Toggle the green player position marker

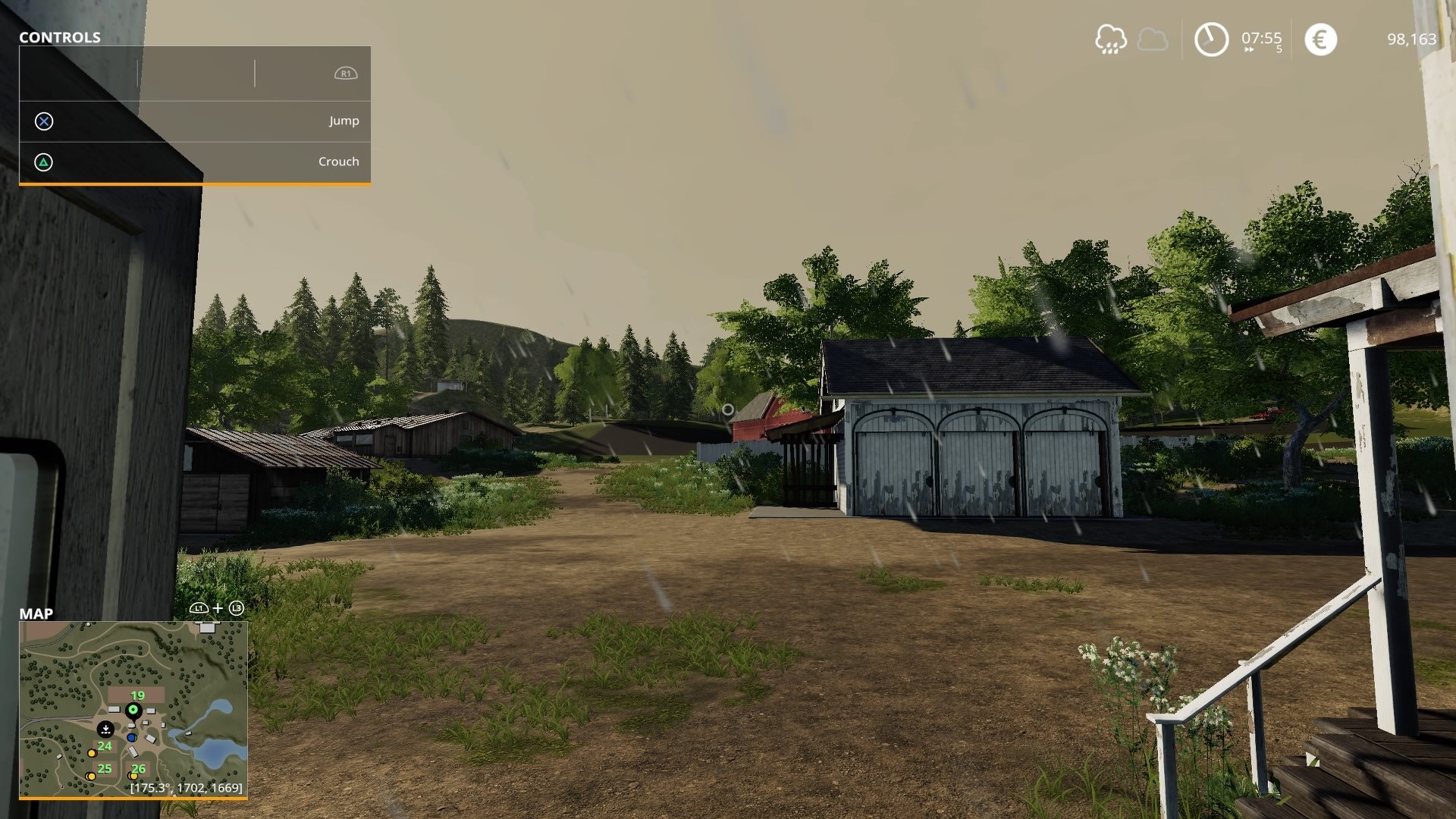(x=133, y=710)
